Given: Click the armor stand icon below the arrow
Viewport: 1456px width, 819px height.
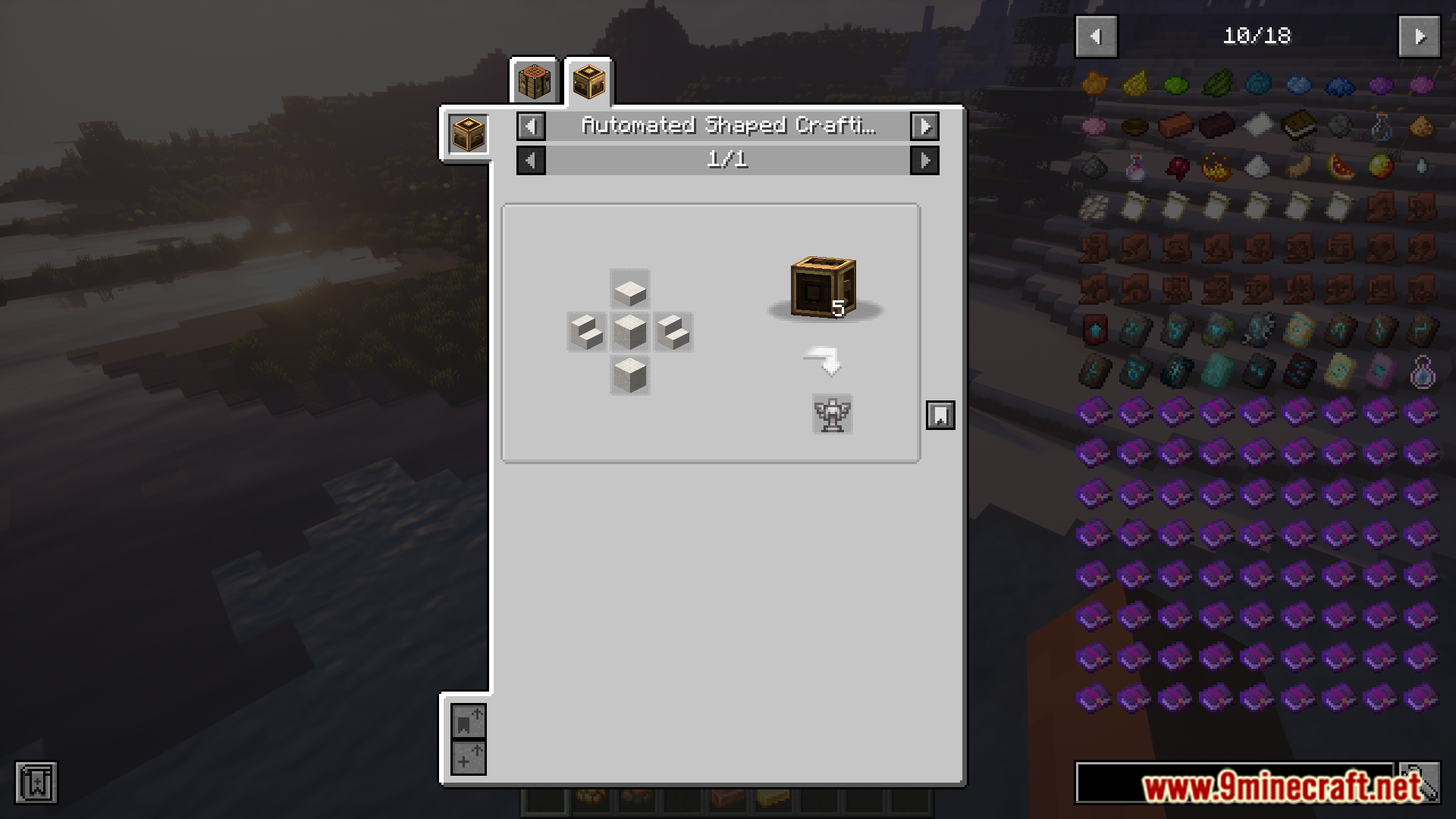Looking at the screenshot, I should coord(832,414).
